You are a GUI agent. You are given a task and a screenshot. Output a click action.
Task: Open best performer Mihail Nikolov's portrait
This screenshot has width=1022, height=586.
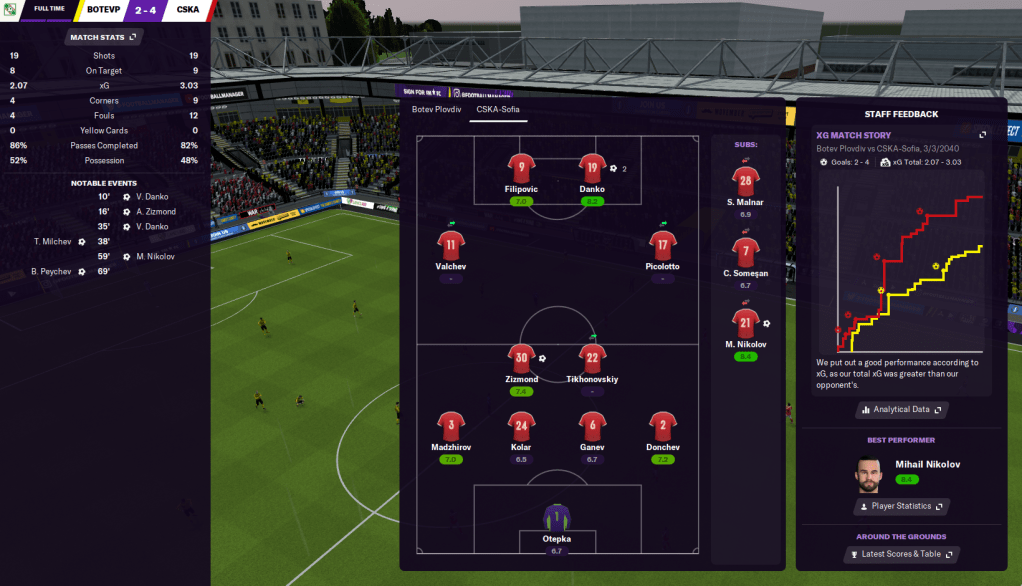click(869, 475)
